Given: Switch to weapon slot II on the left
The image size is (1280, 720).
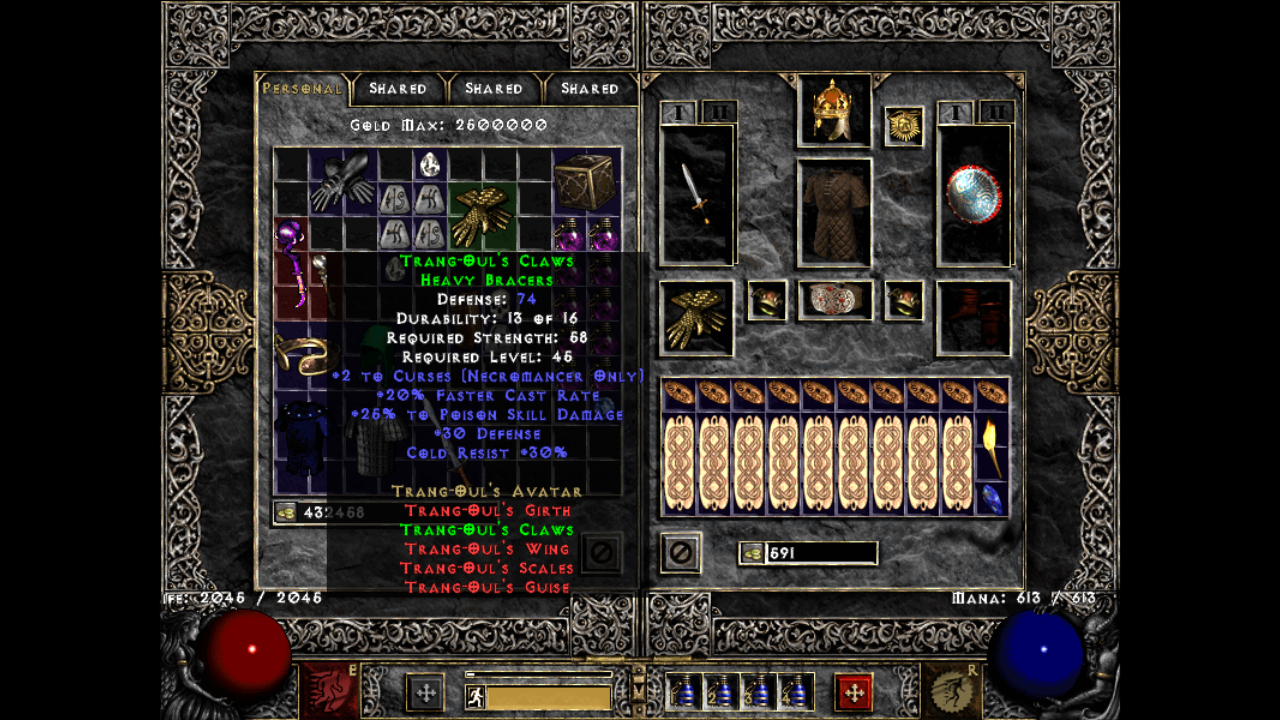Looking at the screenshot, I should 719,110.
